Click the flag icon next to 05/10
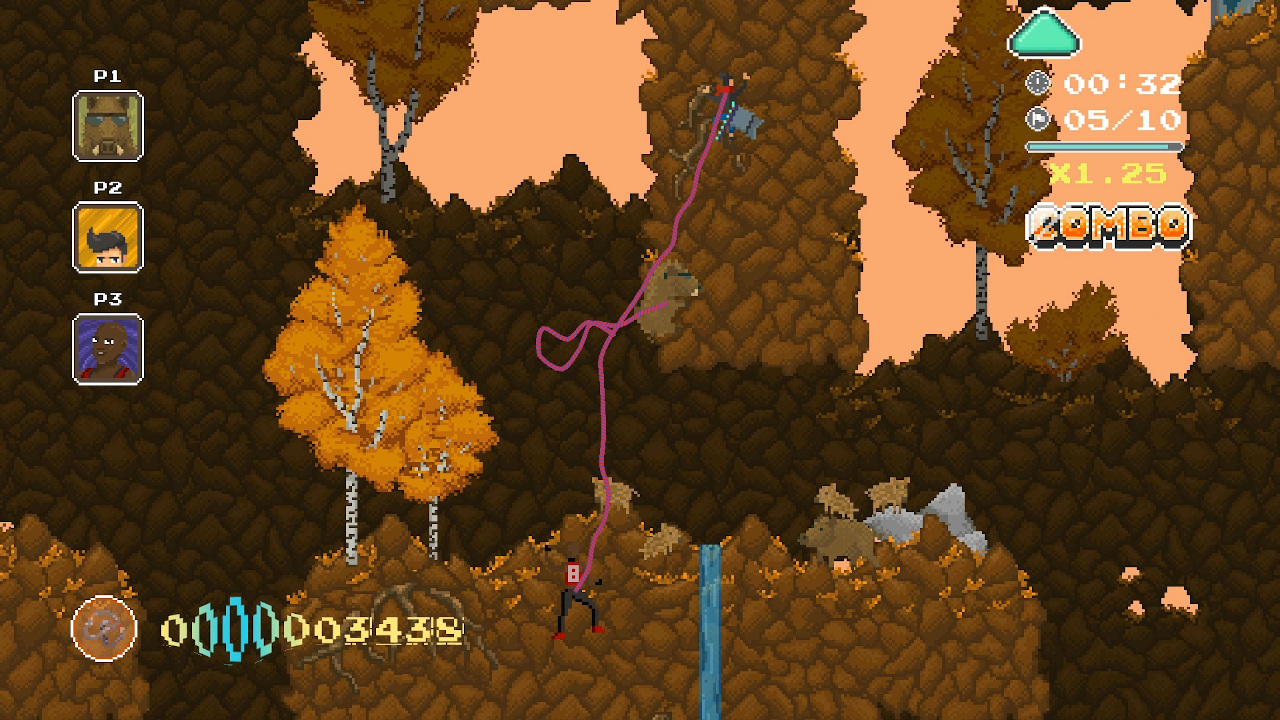This screenshot has width=1280, height=720. click(1038, 119)
